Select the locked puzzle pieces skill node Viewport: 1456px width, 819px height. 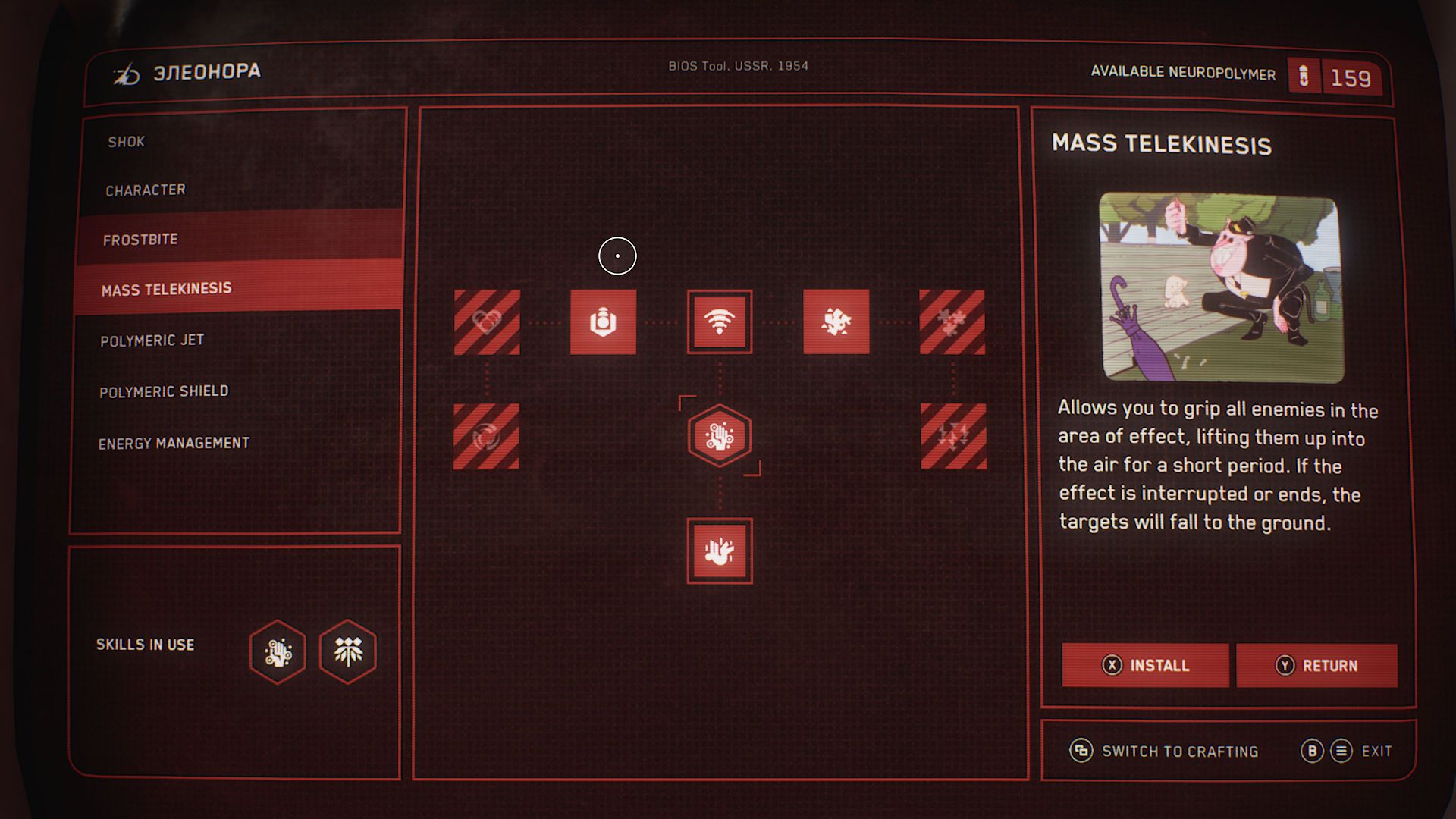[952, 322]
